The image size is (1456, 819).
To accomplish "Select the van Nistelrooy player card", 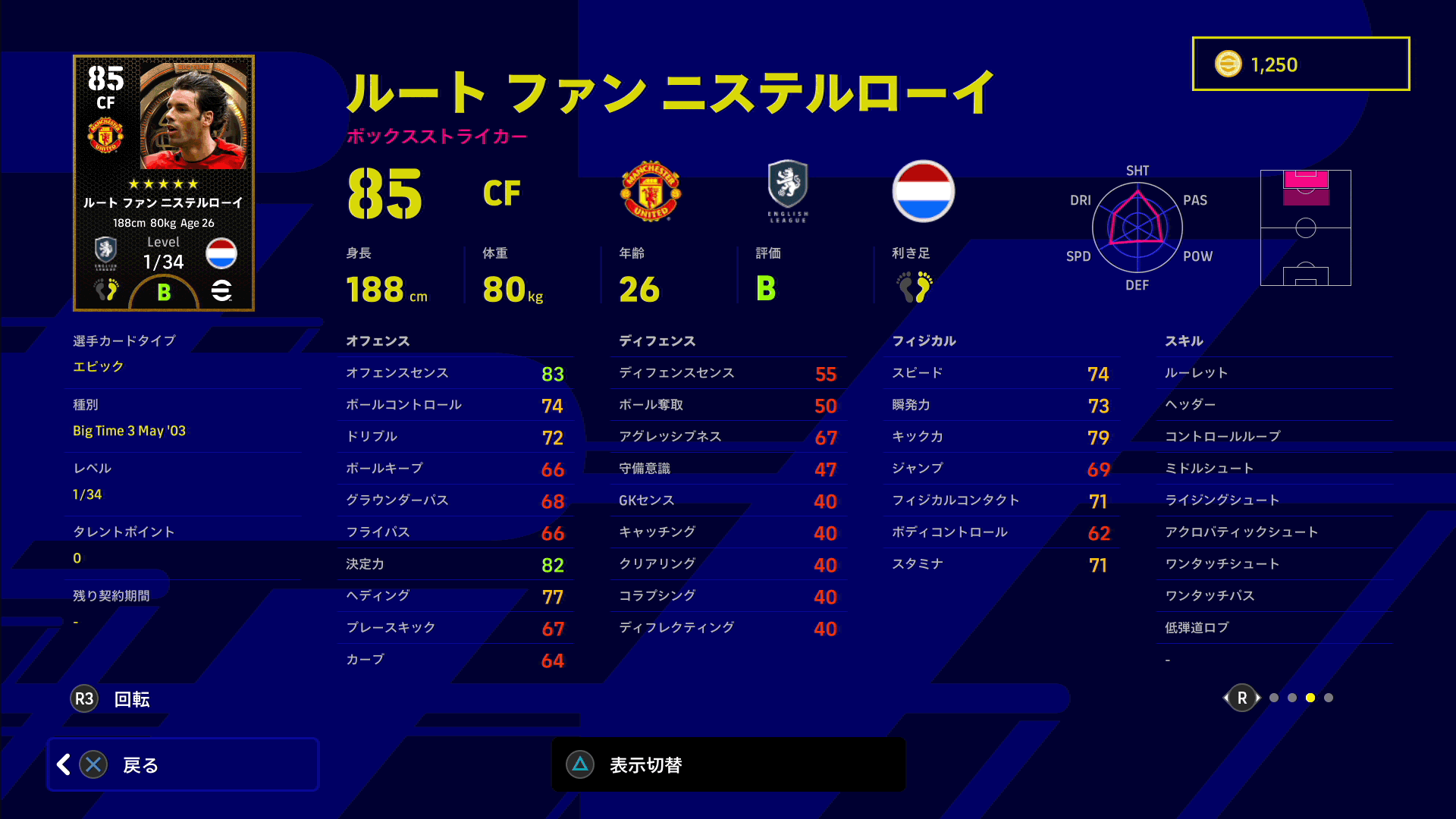I will tap(164, 183).
